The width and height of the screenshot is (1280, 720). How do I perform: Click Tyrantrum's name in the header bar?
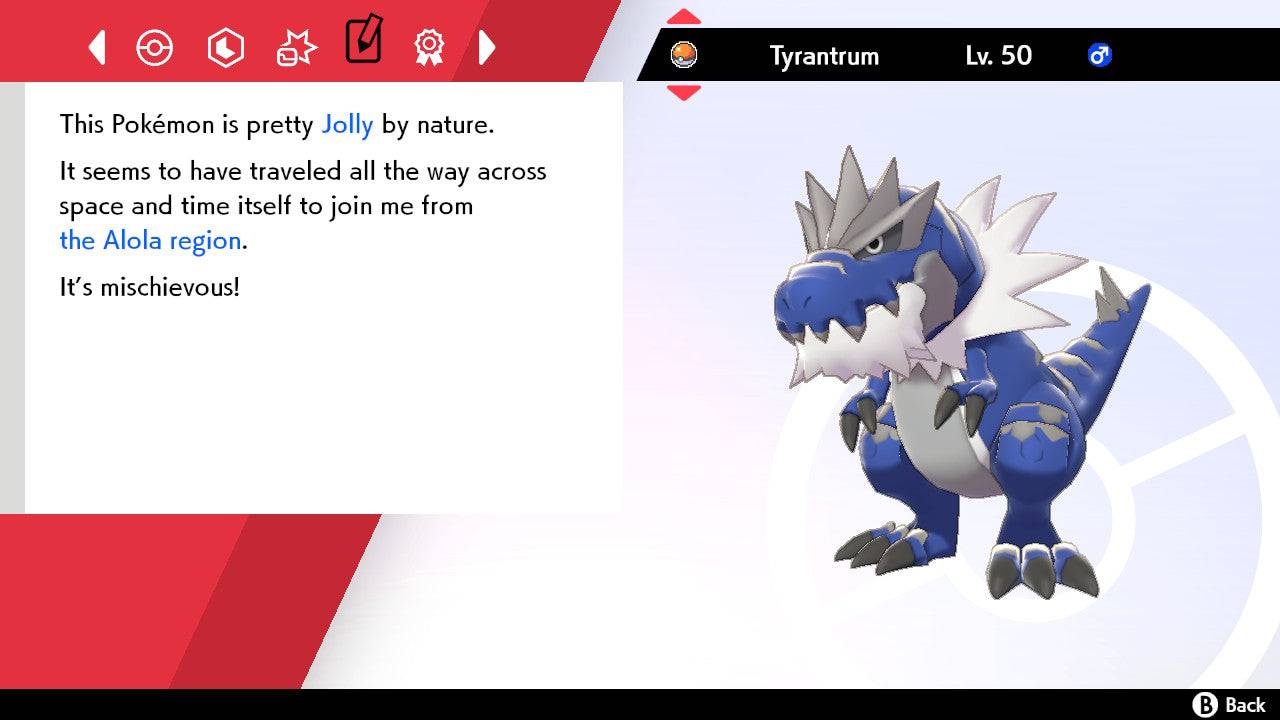pos(823,56)
